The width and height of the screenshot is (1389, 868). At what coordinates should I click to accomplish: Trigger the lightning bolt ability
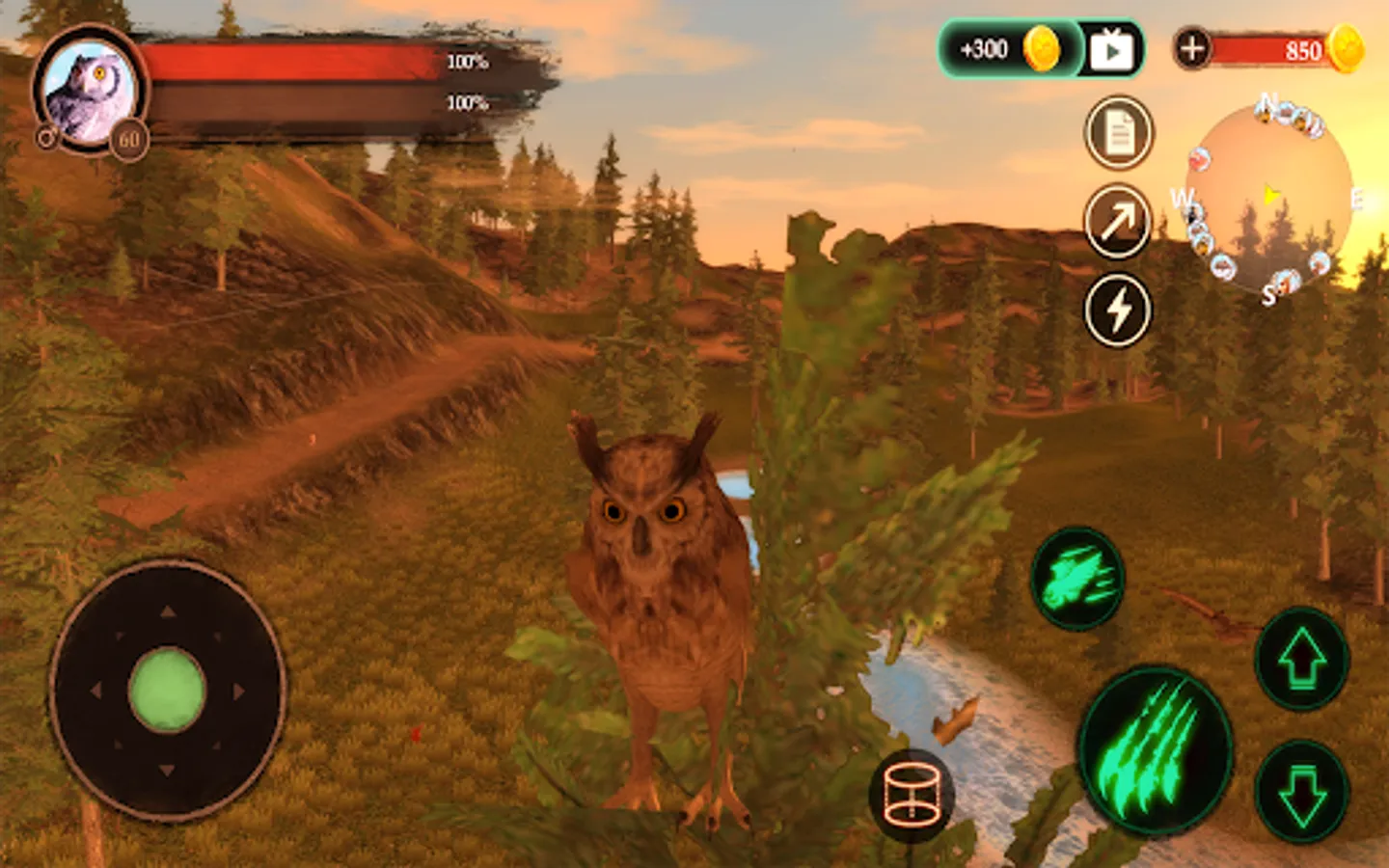pyautogui.click(x=1118, y=311)
